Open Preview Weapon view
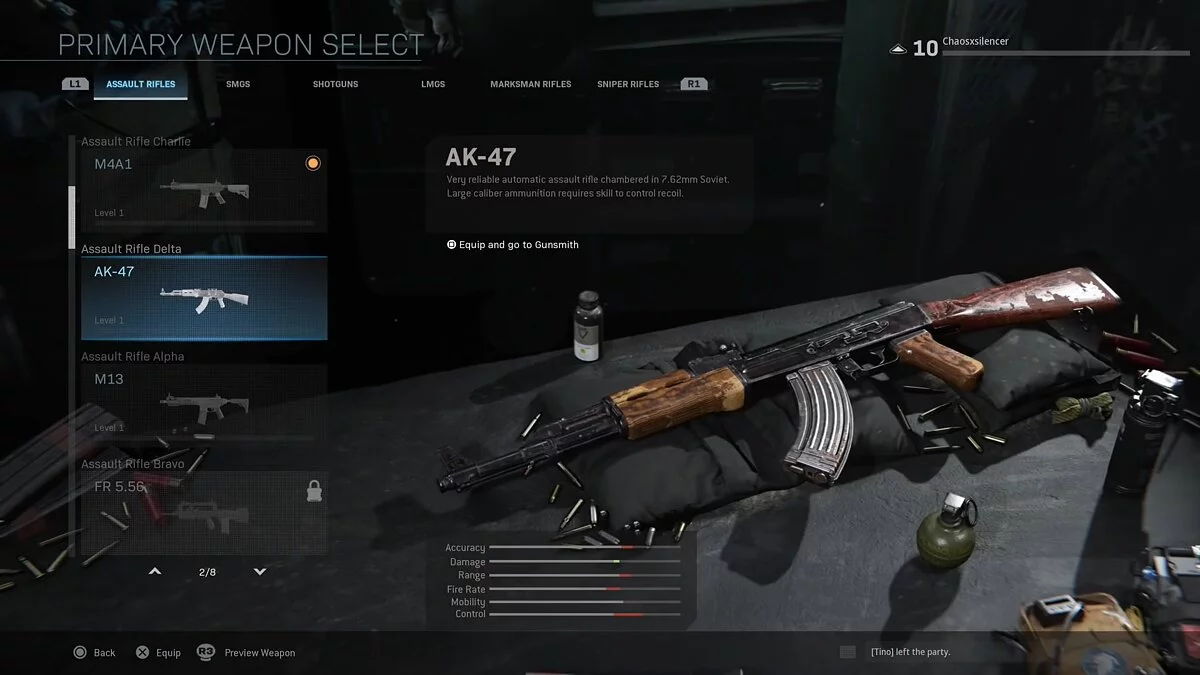1200x675 pixels. click(247, 653)
